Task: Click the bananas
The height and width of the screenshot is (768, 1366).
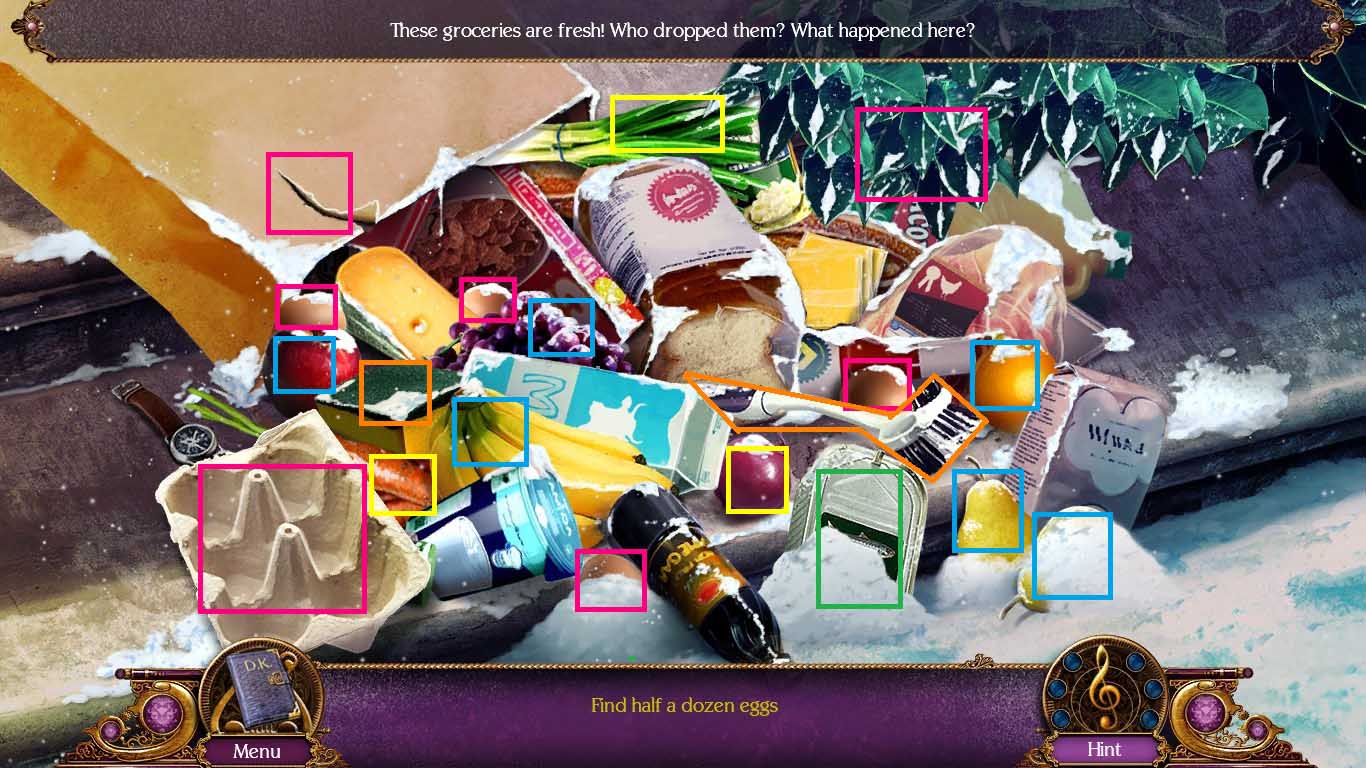Action: pos(489,431)
